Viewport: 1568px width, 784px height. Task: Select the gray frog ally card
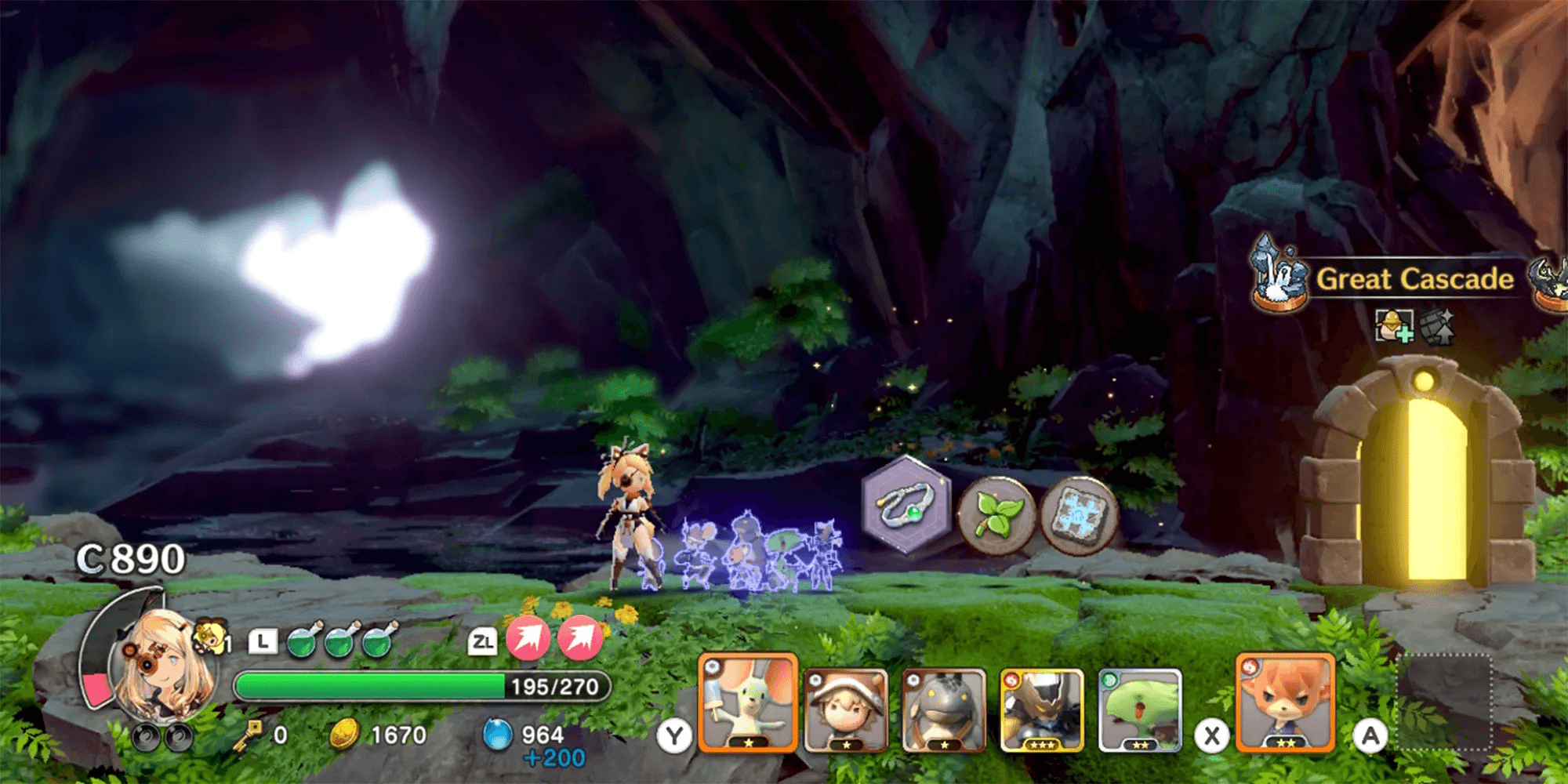tap(944, 710)
